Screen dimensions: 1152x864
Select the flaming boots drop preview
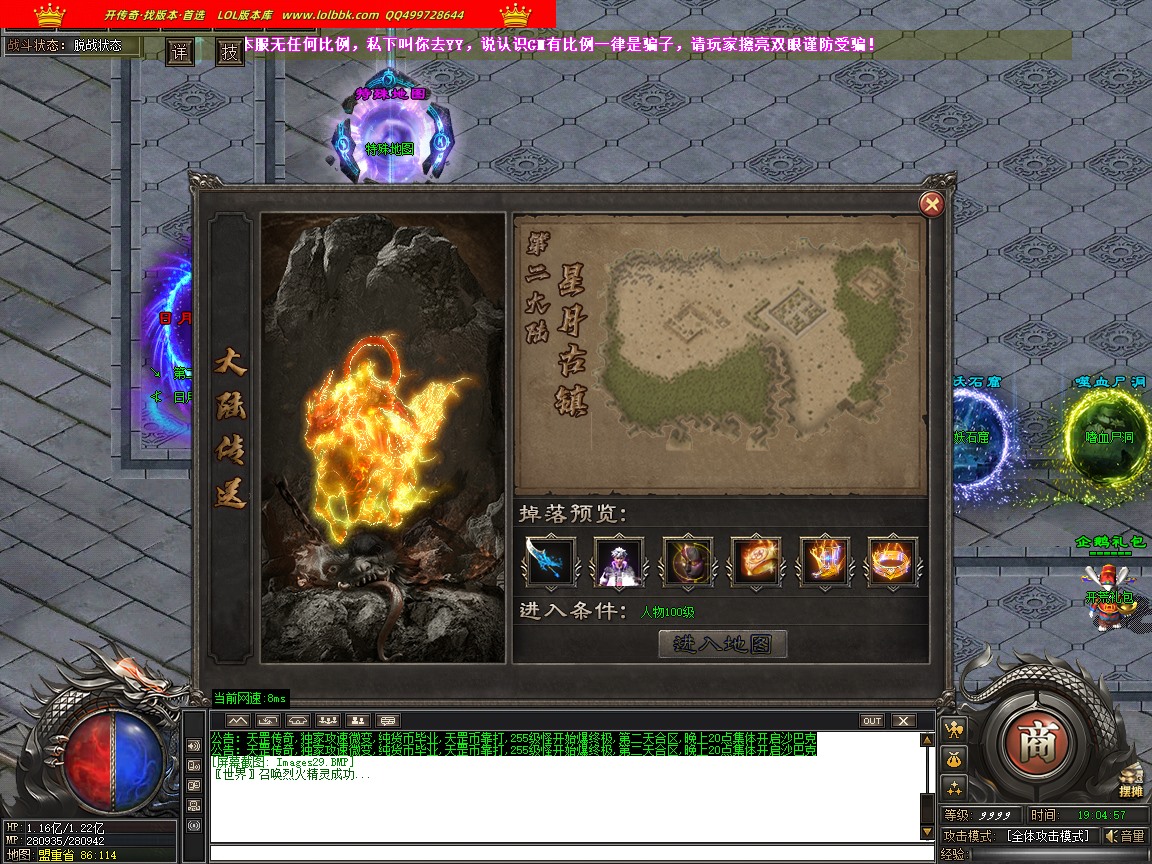point(825,561)
